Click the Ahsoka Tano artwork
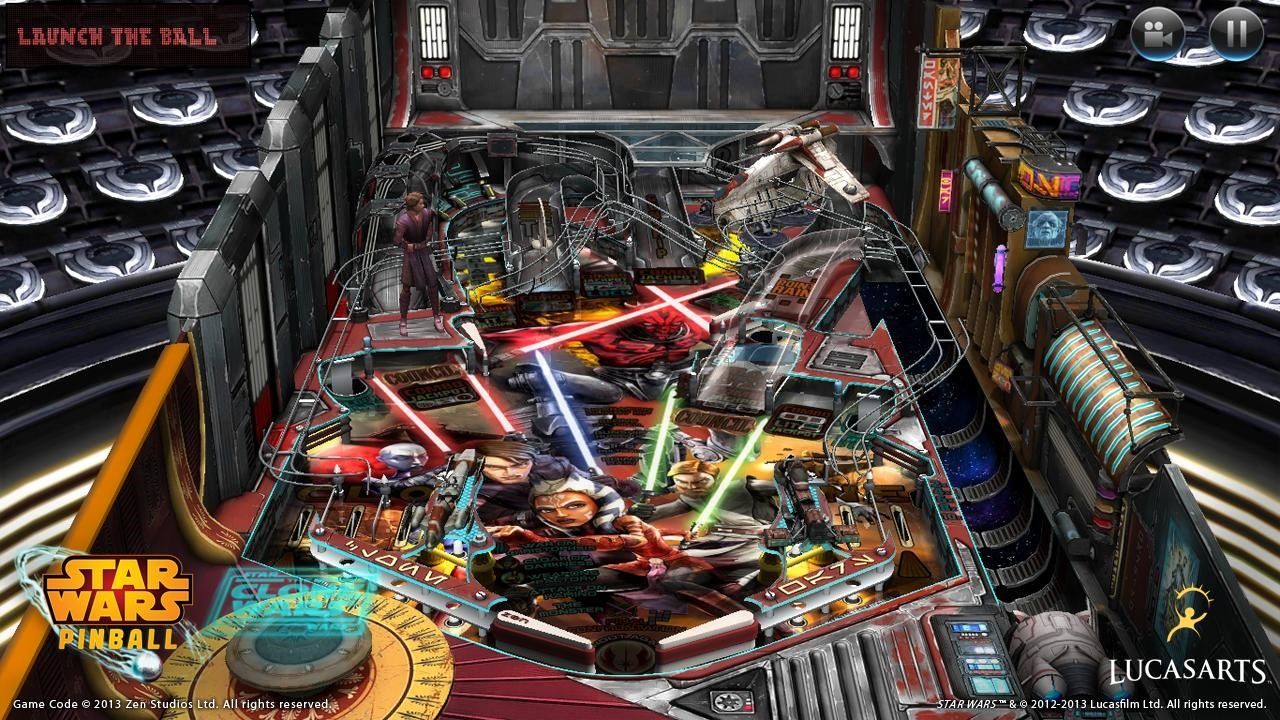Screen dimensions: 1280x720 pos(568,510)
